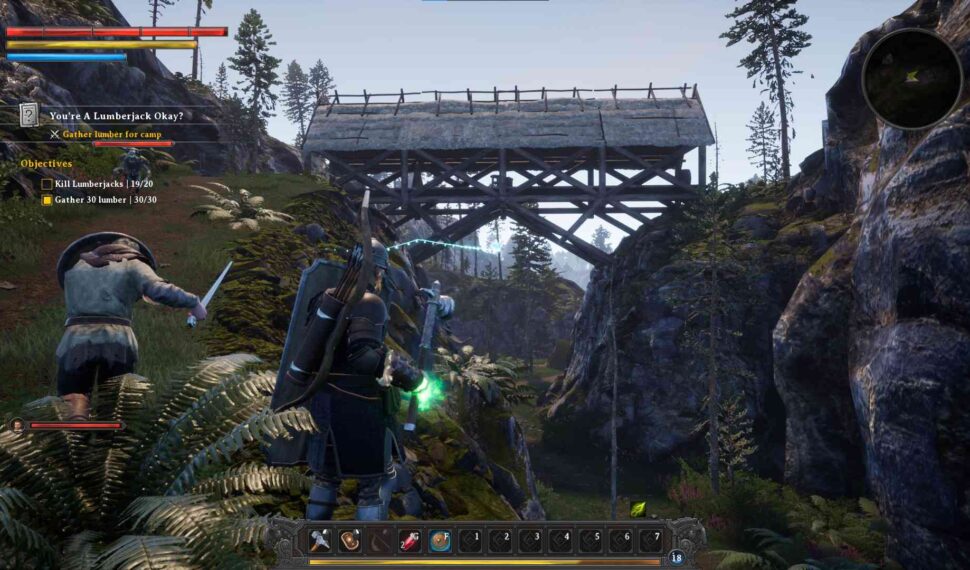Image resolution: width=970 pixels, height=570 pixels.
Task: Open the circular minimap
Action: coord(911,79)
